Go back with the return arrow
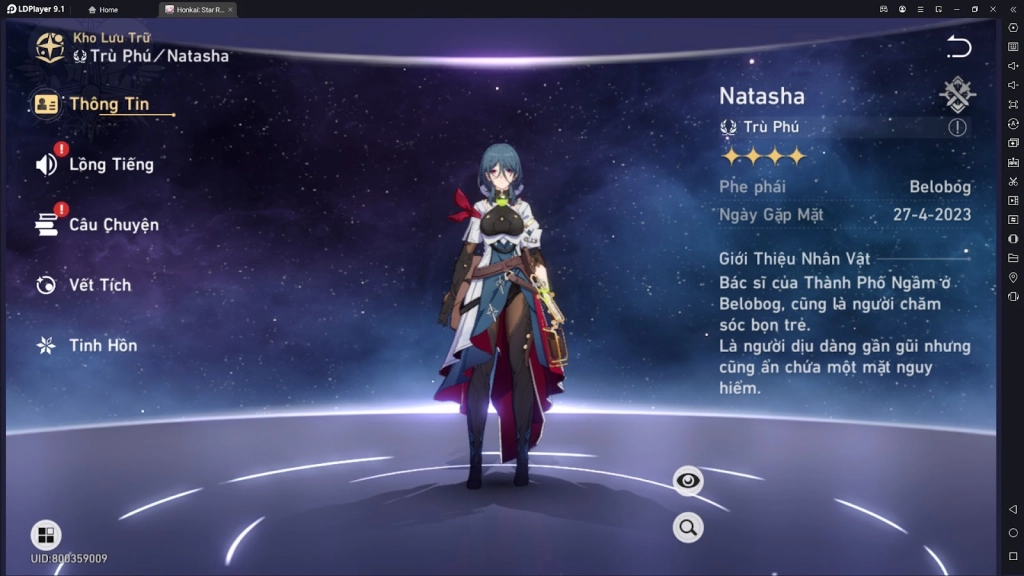1024x576 pixels. click(959, 47)
